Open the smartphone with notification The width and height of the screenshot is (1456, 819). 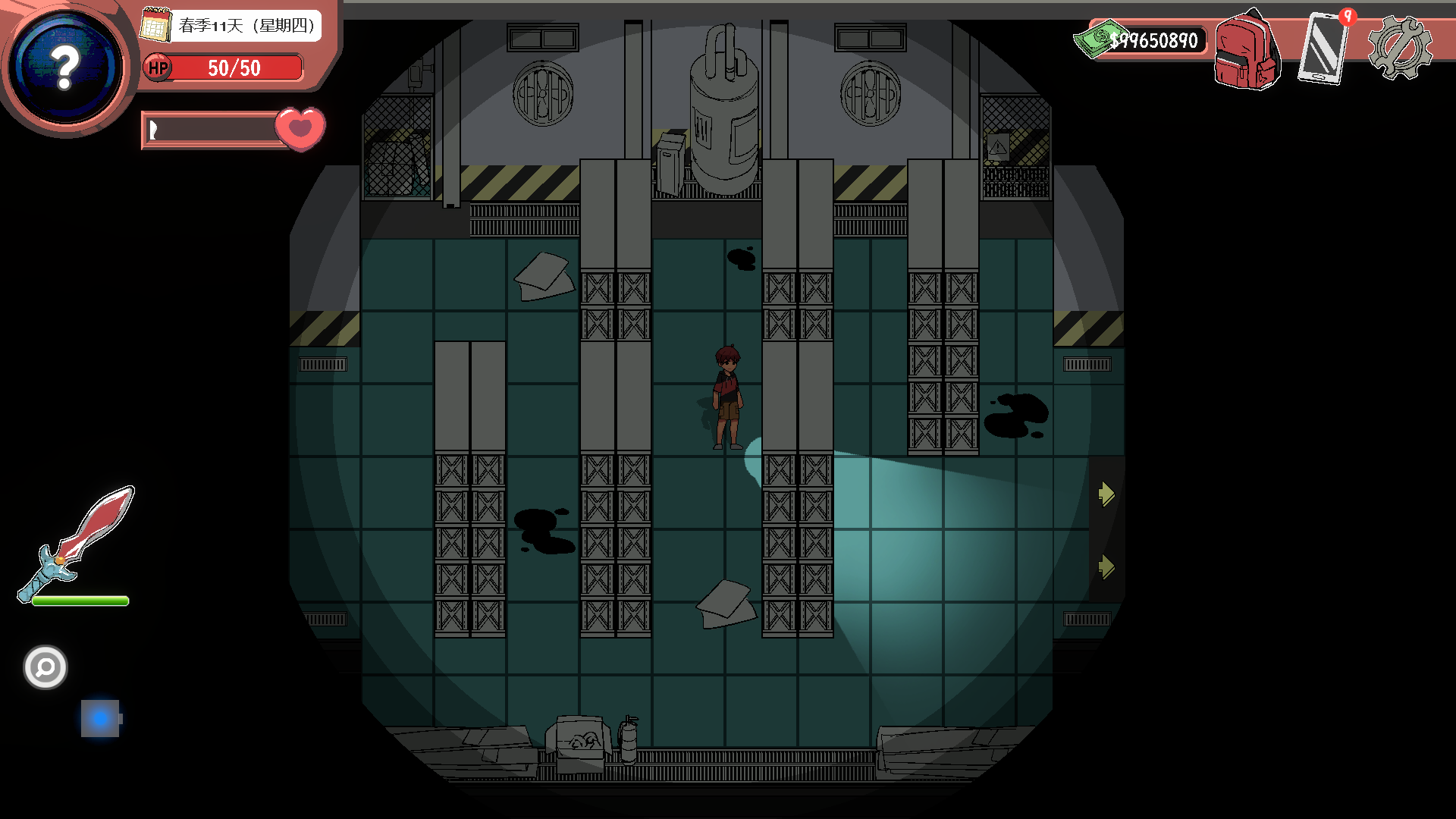tap(1323, 47)
